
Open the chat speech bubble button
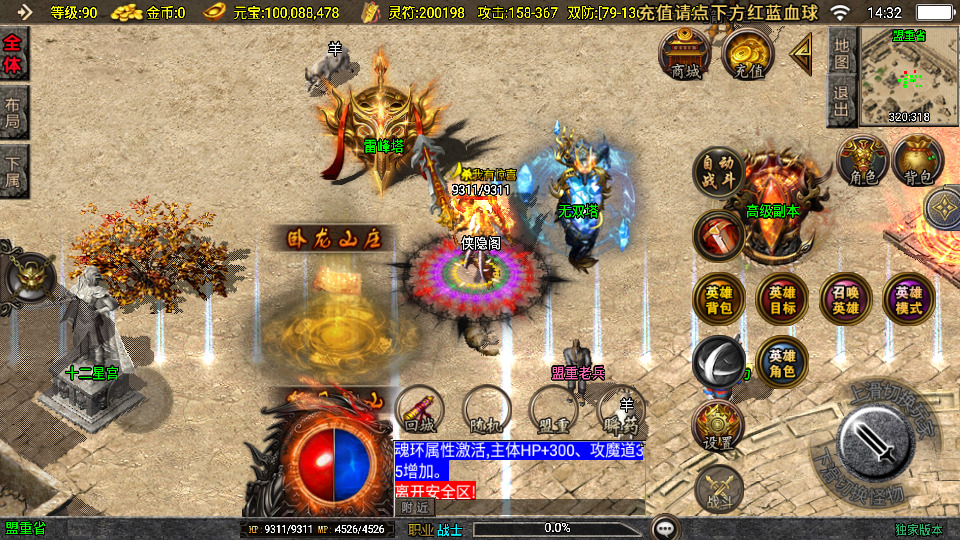pyautogui.click(x=664, y=527)
